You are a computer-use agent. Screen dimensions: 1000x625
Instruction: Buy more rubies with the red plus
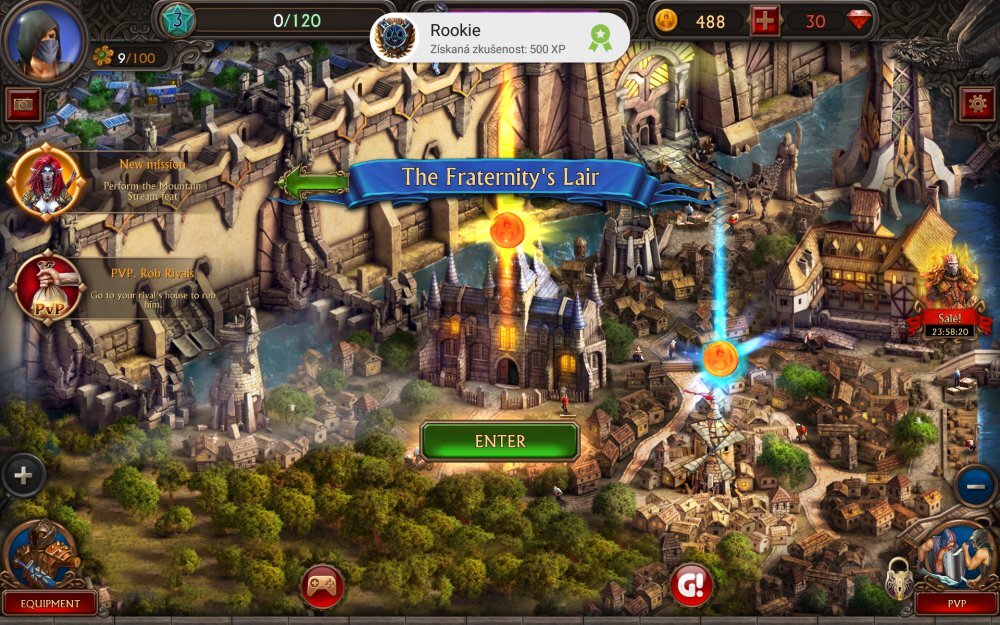pos(765,21)
